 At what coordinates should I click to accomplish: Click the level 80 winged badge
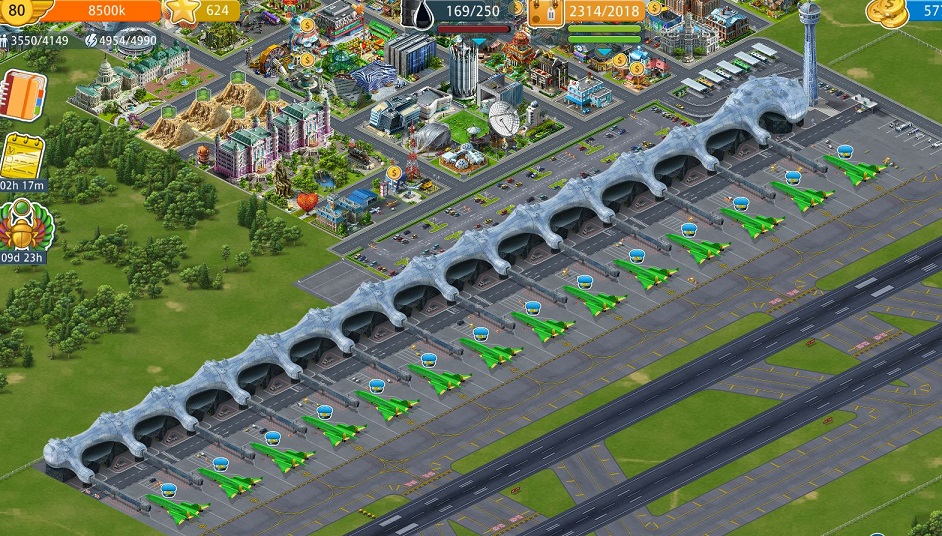coord(20,10)
